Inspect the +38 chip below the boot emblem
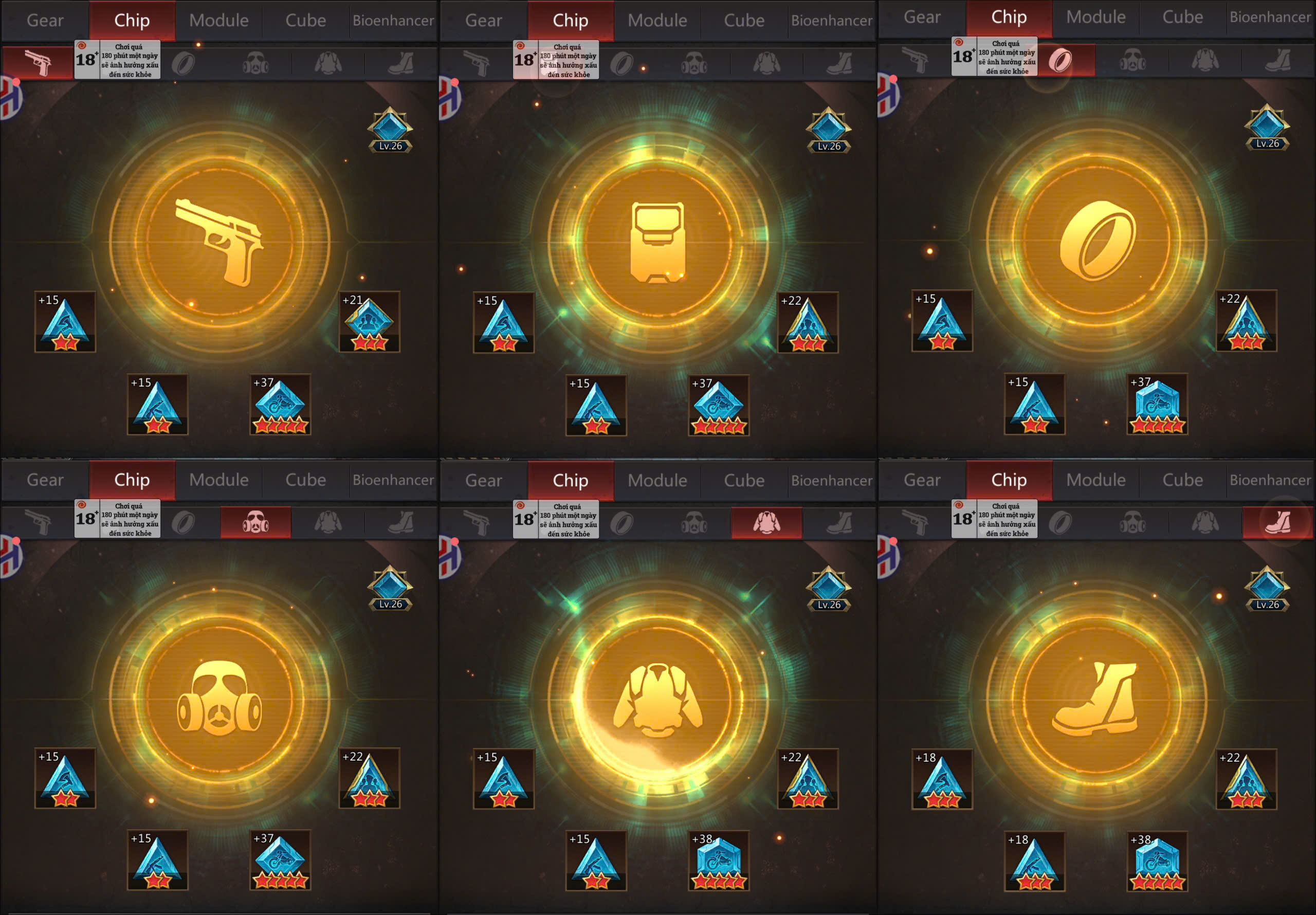 click(x=1157, y=861)
